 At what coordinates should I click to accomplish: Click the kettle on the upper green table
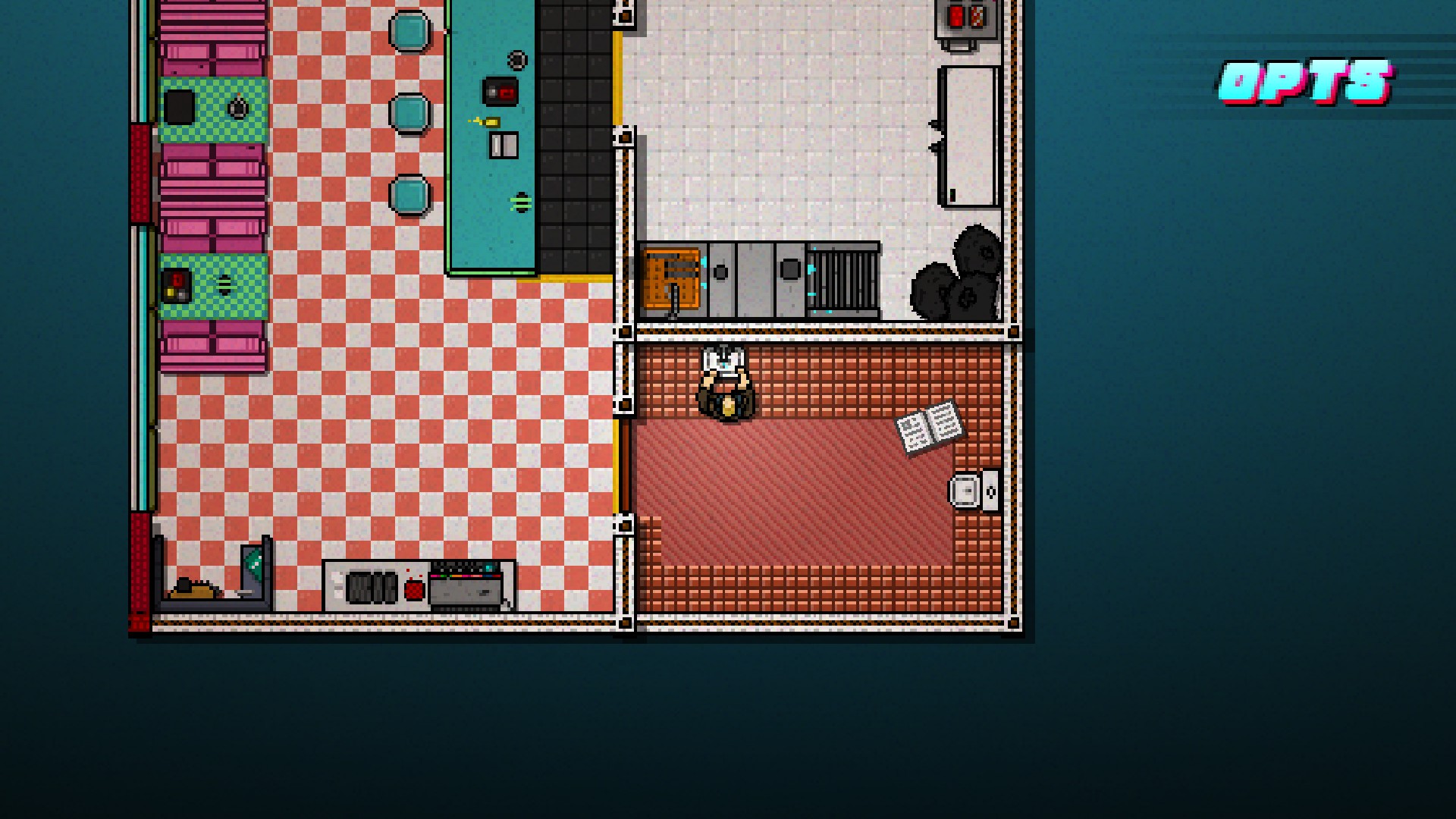pos(239,106)
